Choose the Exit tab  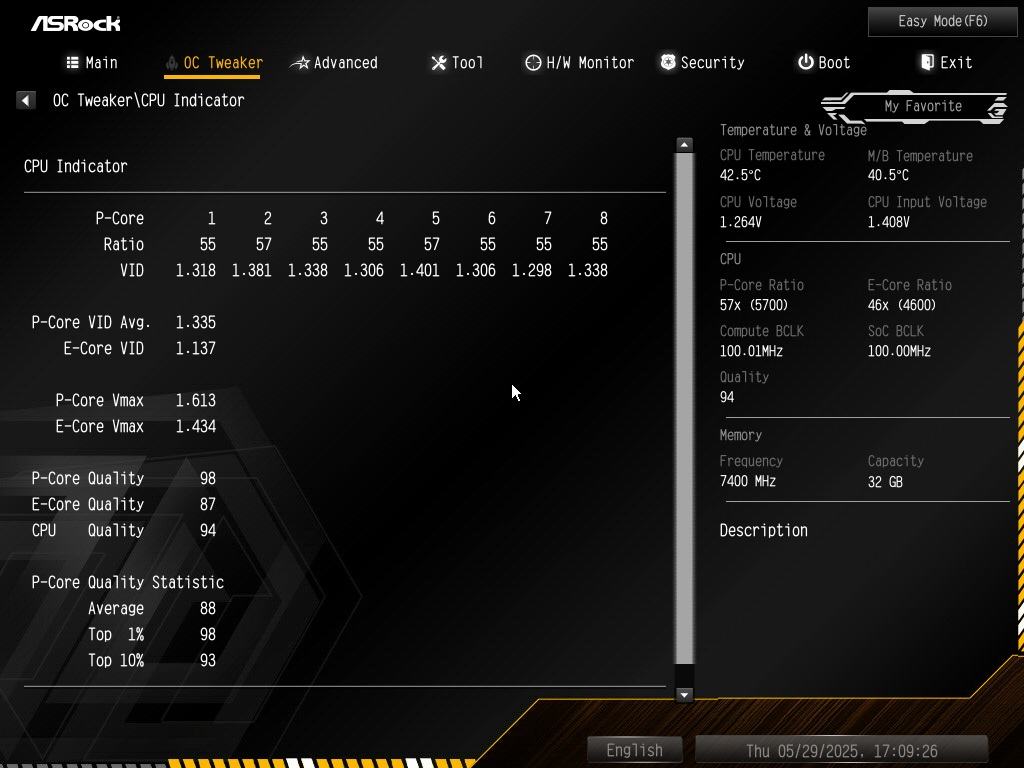[946, 62]
